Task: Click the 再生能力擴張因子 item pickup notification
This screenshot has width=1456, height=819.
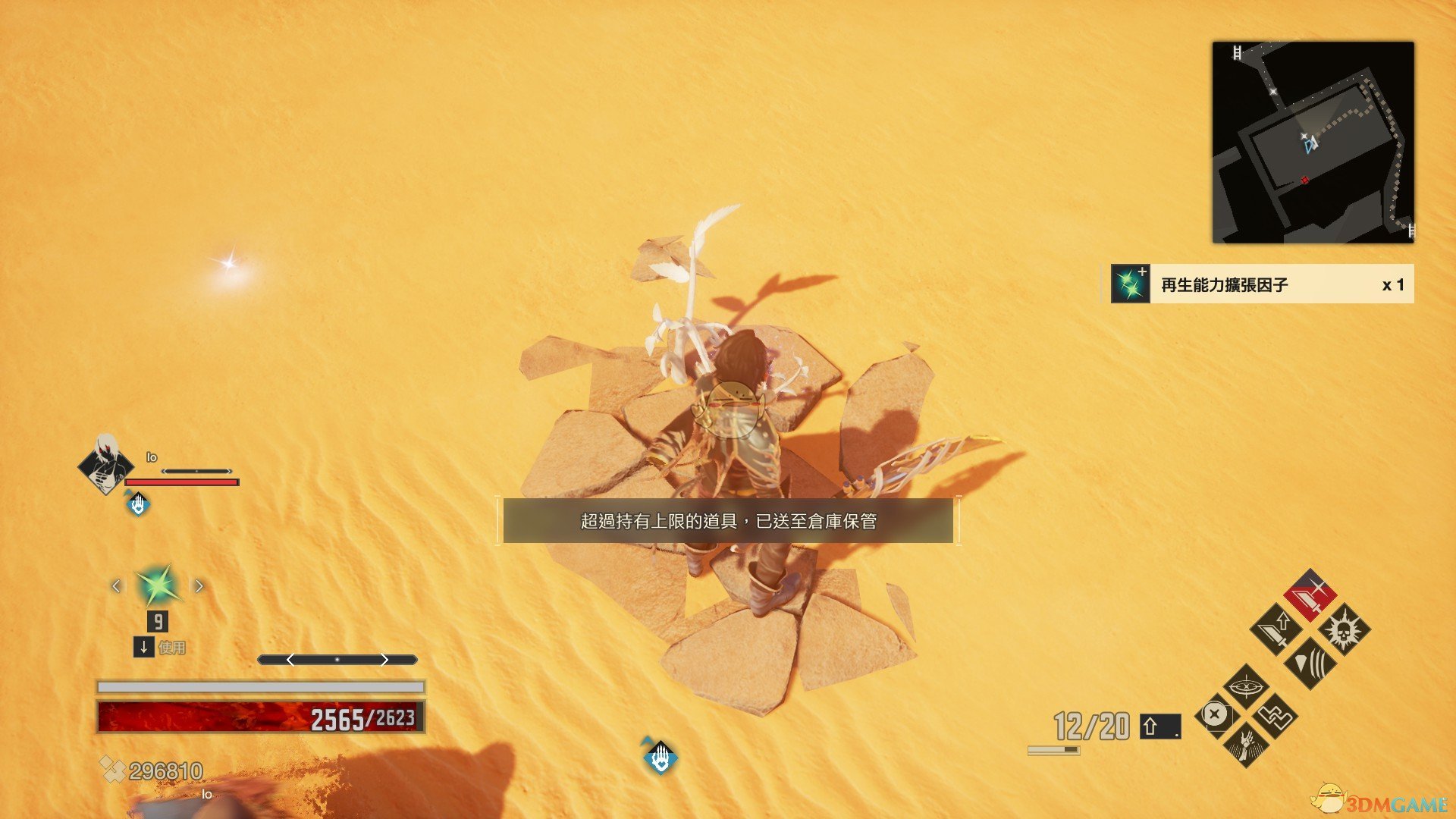Action: pyautogui.click(x=1257, y=284)
